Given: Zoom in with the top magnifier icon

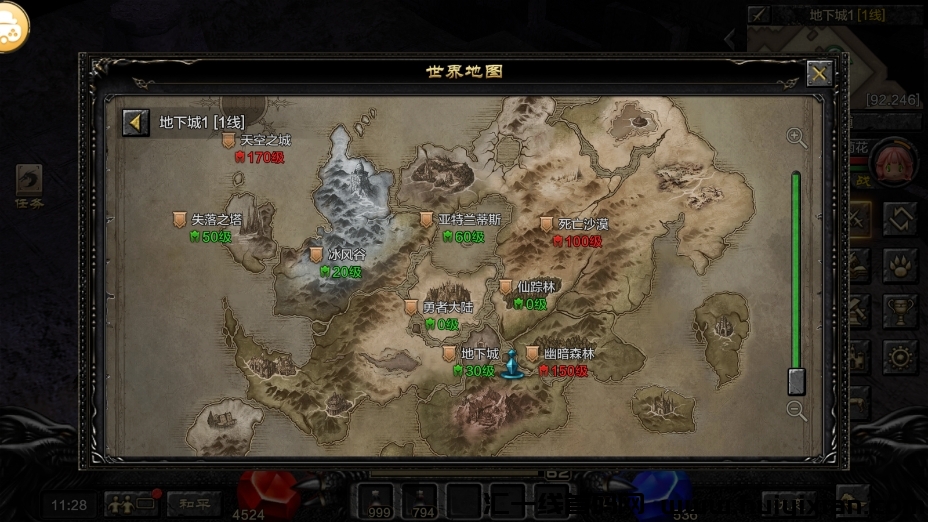Looking at the screenshot, I should pos(796,138).
